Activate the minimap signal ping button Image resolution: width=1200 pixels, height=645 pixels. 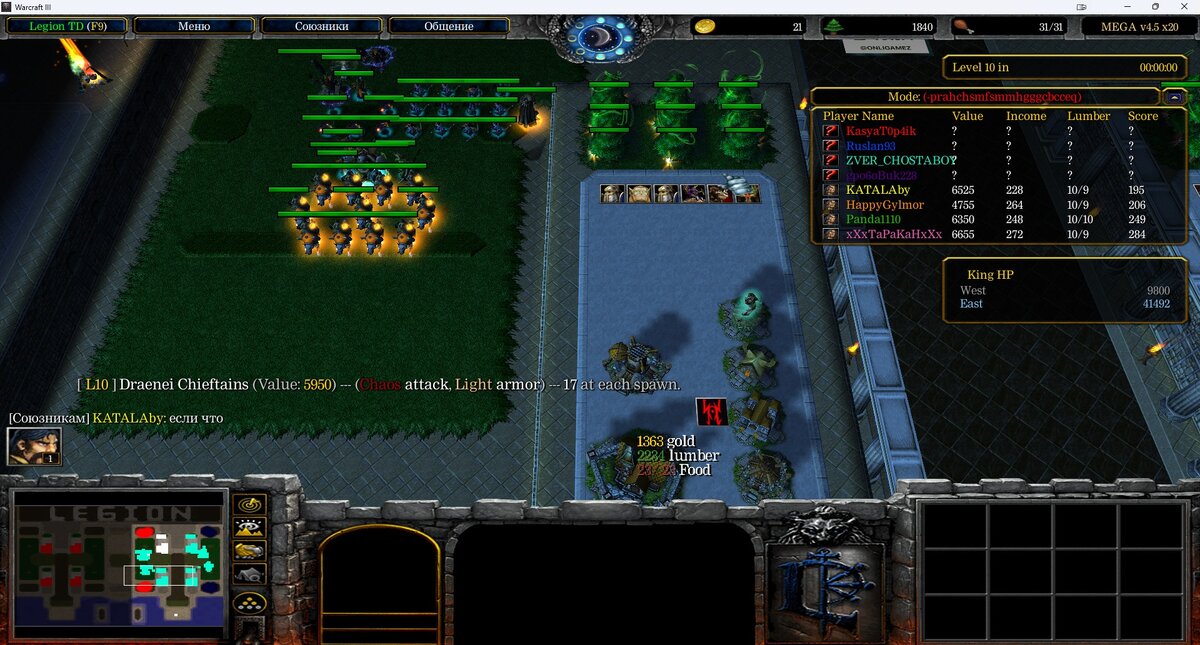pos(249,504)
